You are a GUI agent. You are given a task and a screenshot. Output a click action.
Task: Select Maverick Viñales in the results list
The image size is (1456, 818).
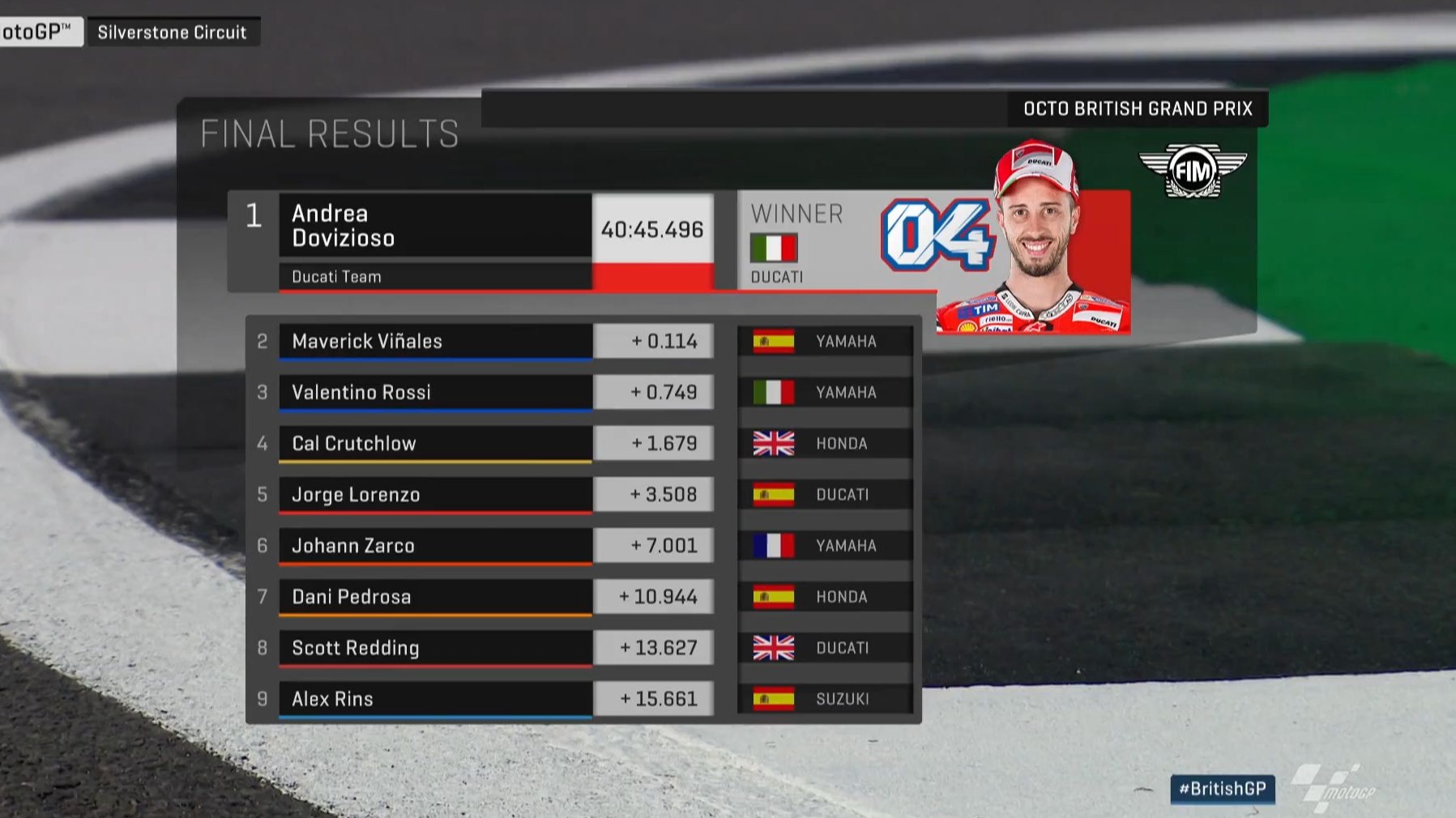(434, 341)
